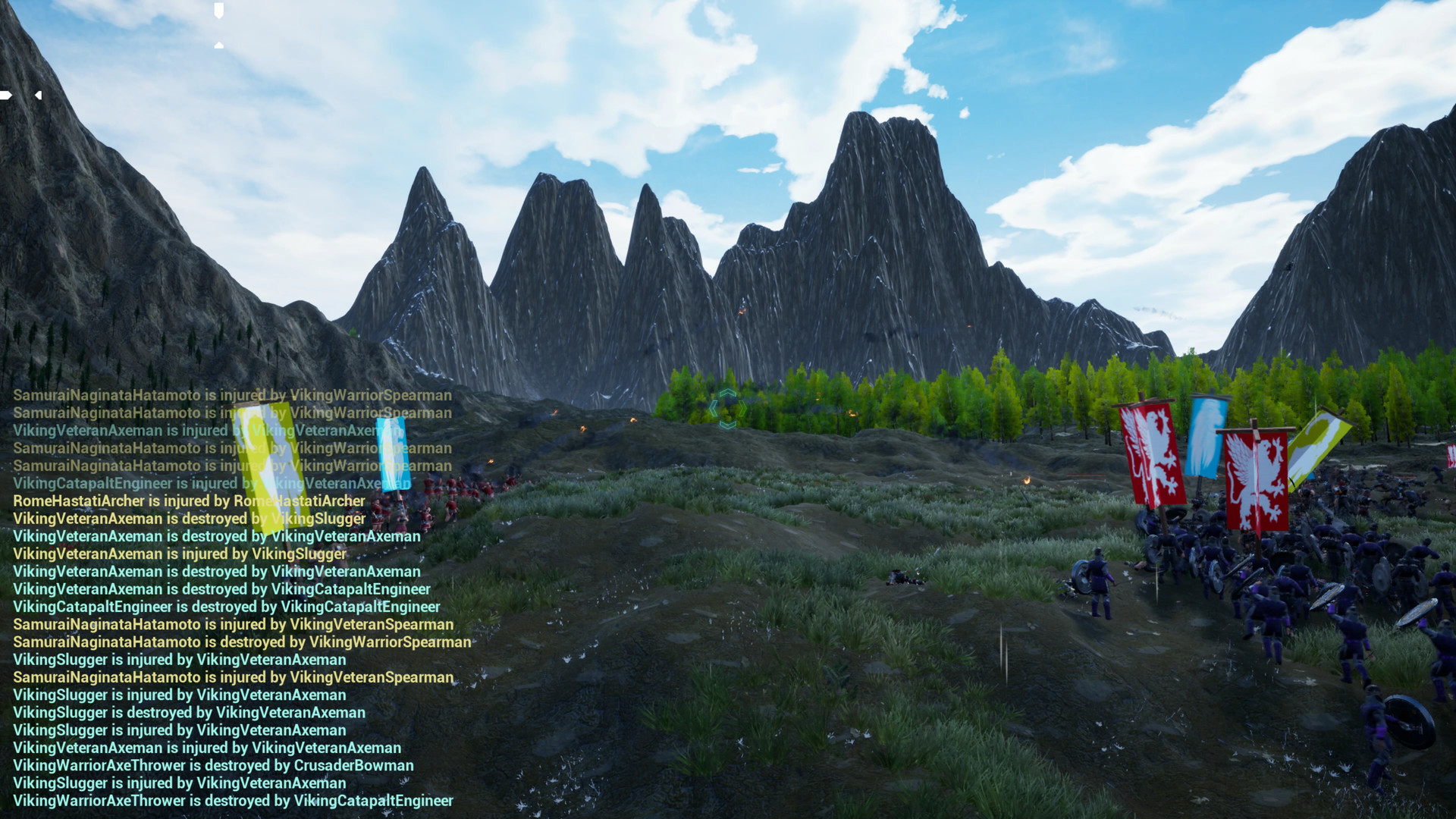Click the white downward arrow indicator at top
The image size is (1456, 819).
tap(218, 11)
